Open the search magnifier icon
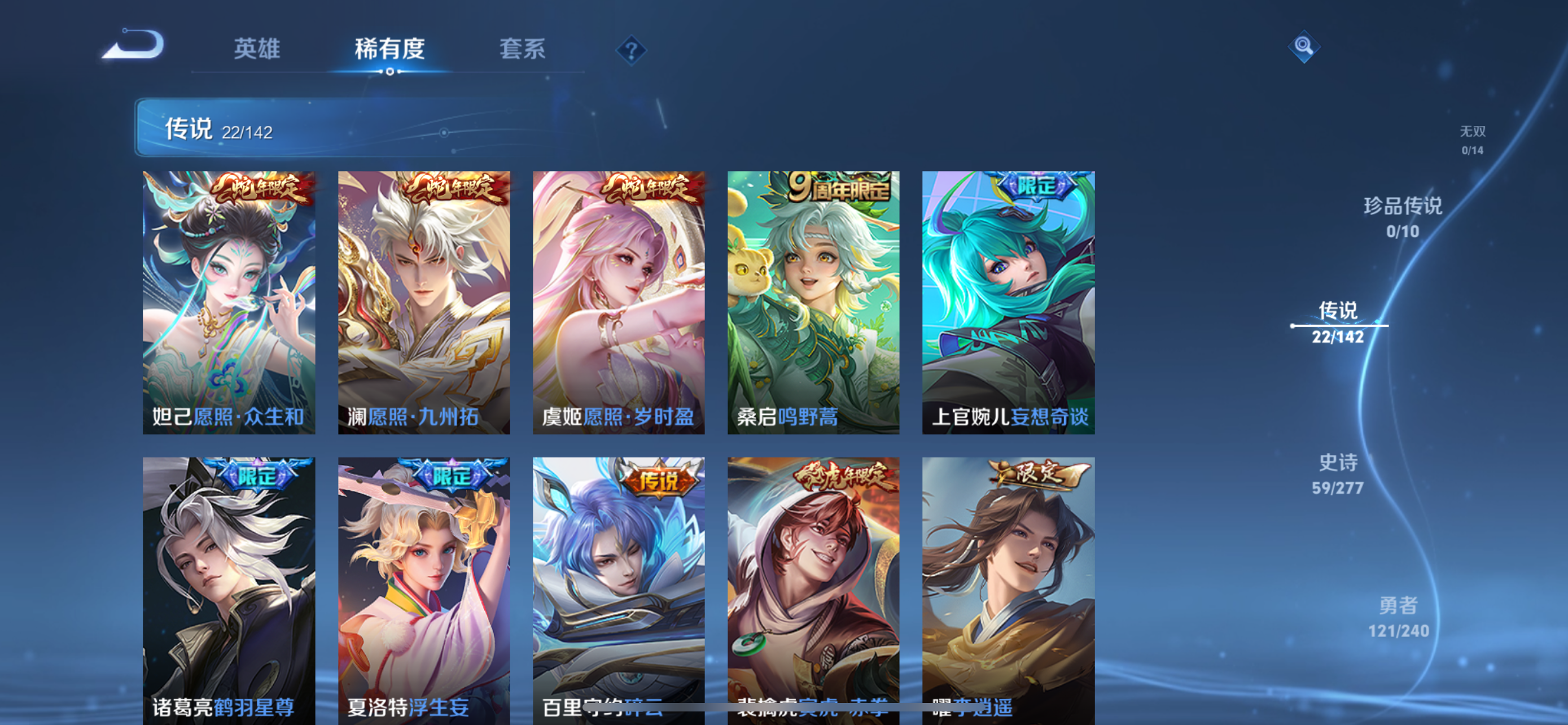The height and width of the screenshot is (725, 1568). 1304,46
